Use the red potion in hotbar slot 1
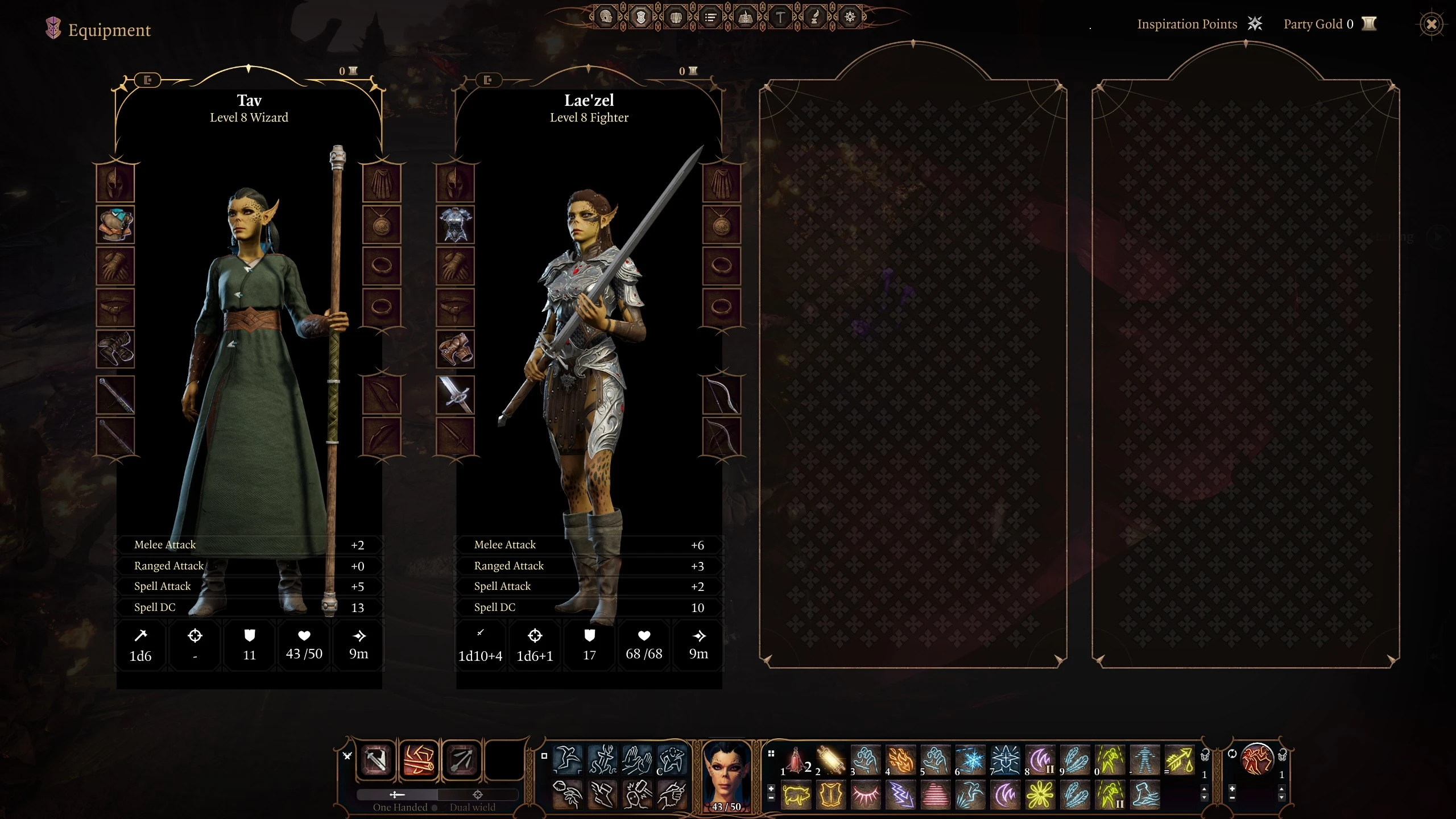 [796, 760]
